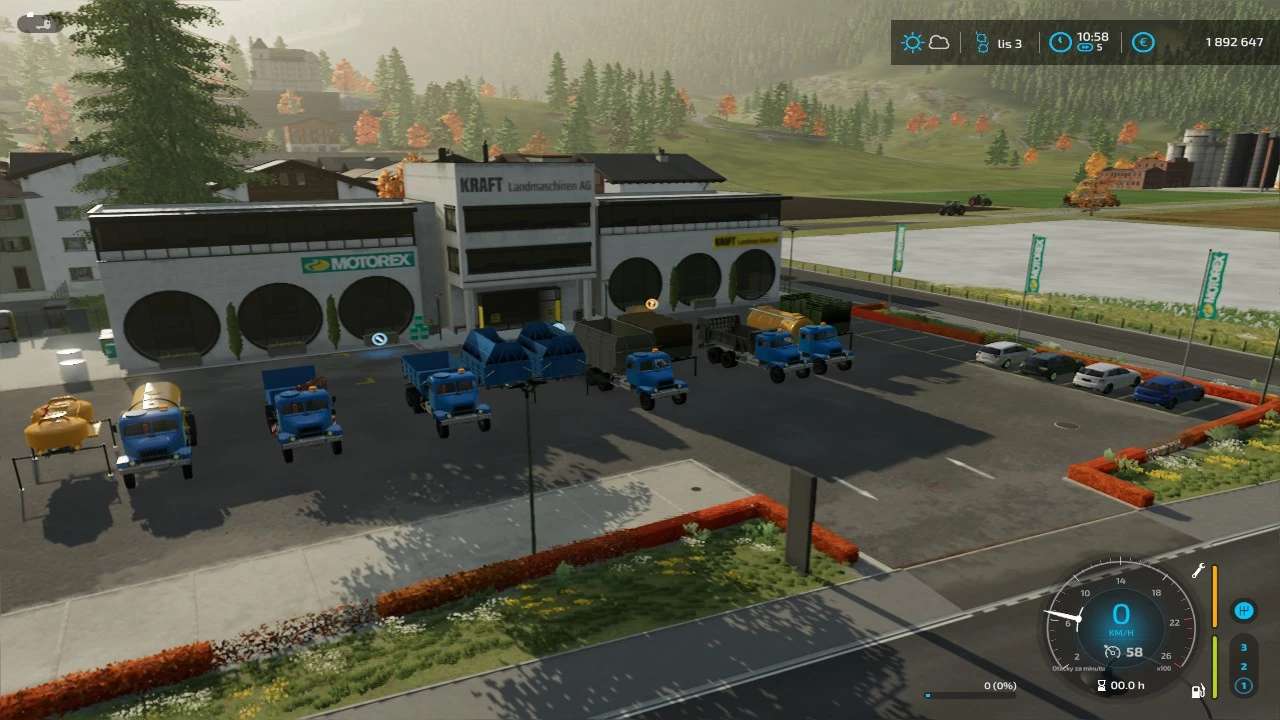
Task: Click the fuel pump icon
Action: [1197, 690]
